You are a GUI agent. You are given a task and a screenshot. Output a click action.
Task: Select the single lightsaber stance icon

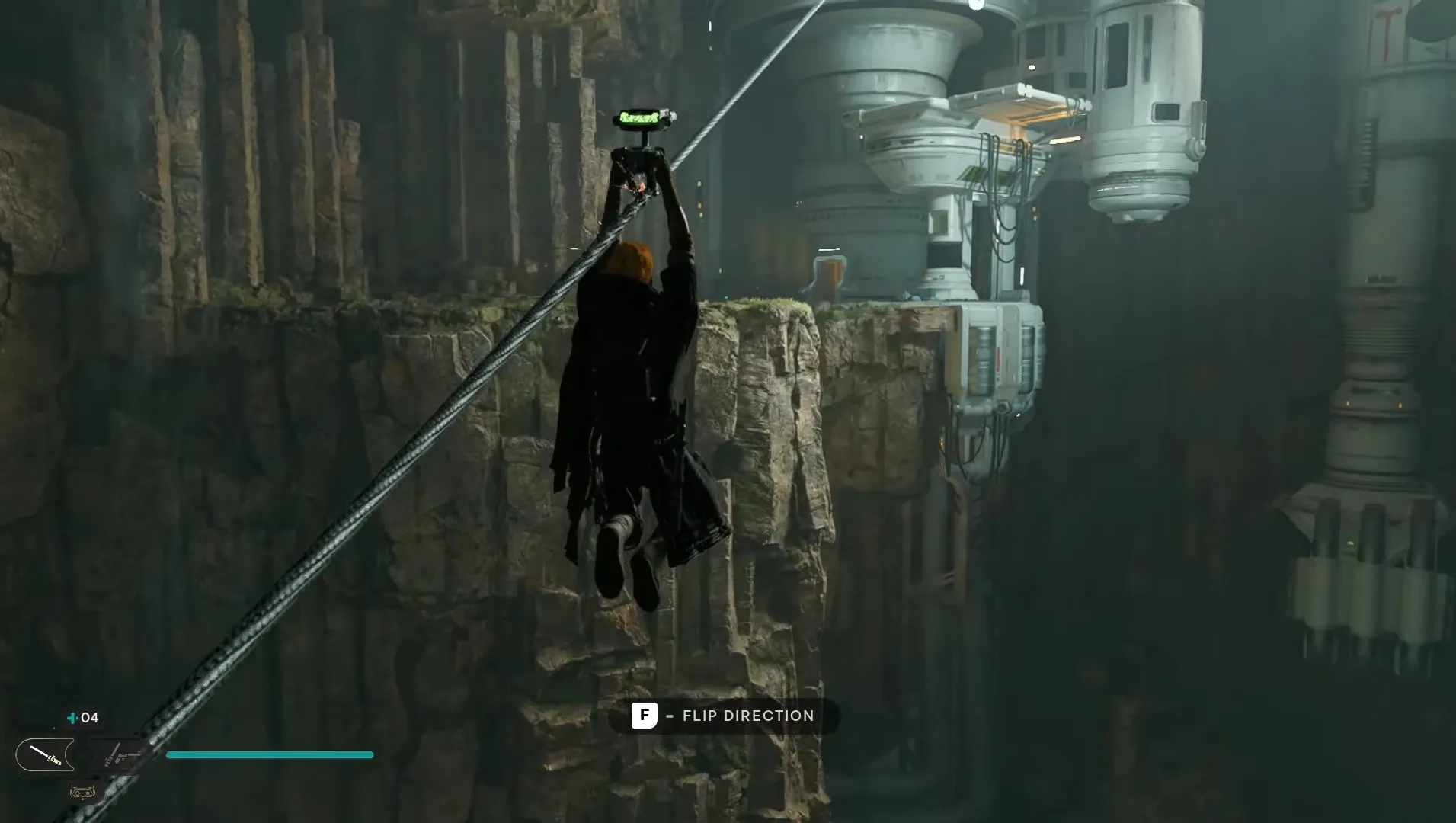pyautogui.click(x=45, y=755)
